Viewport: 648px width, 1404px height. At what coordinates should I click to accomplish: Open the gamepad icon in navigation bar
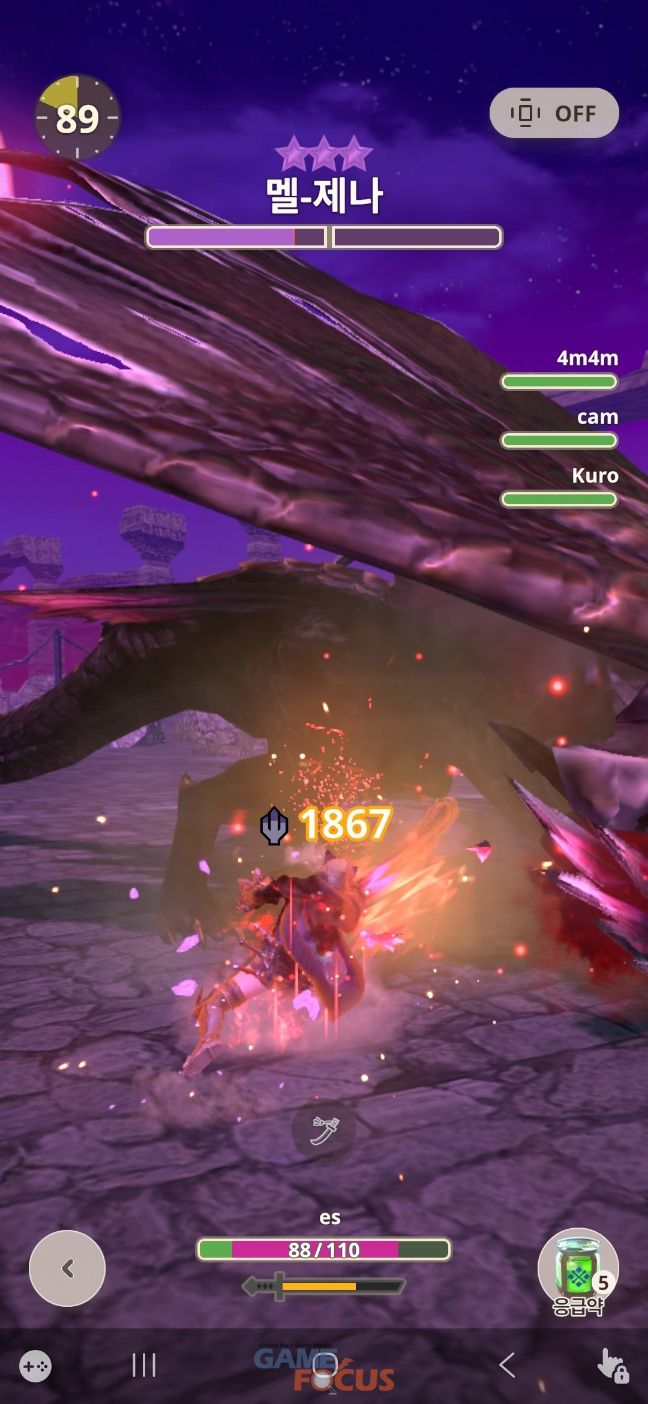tap(36, 1365)
